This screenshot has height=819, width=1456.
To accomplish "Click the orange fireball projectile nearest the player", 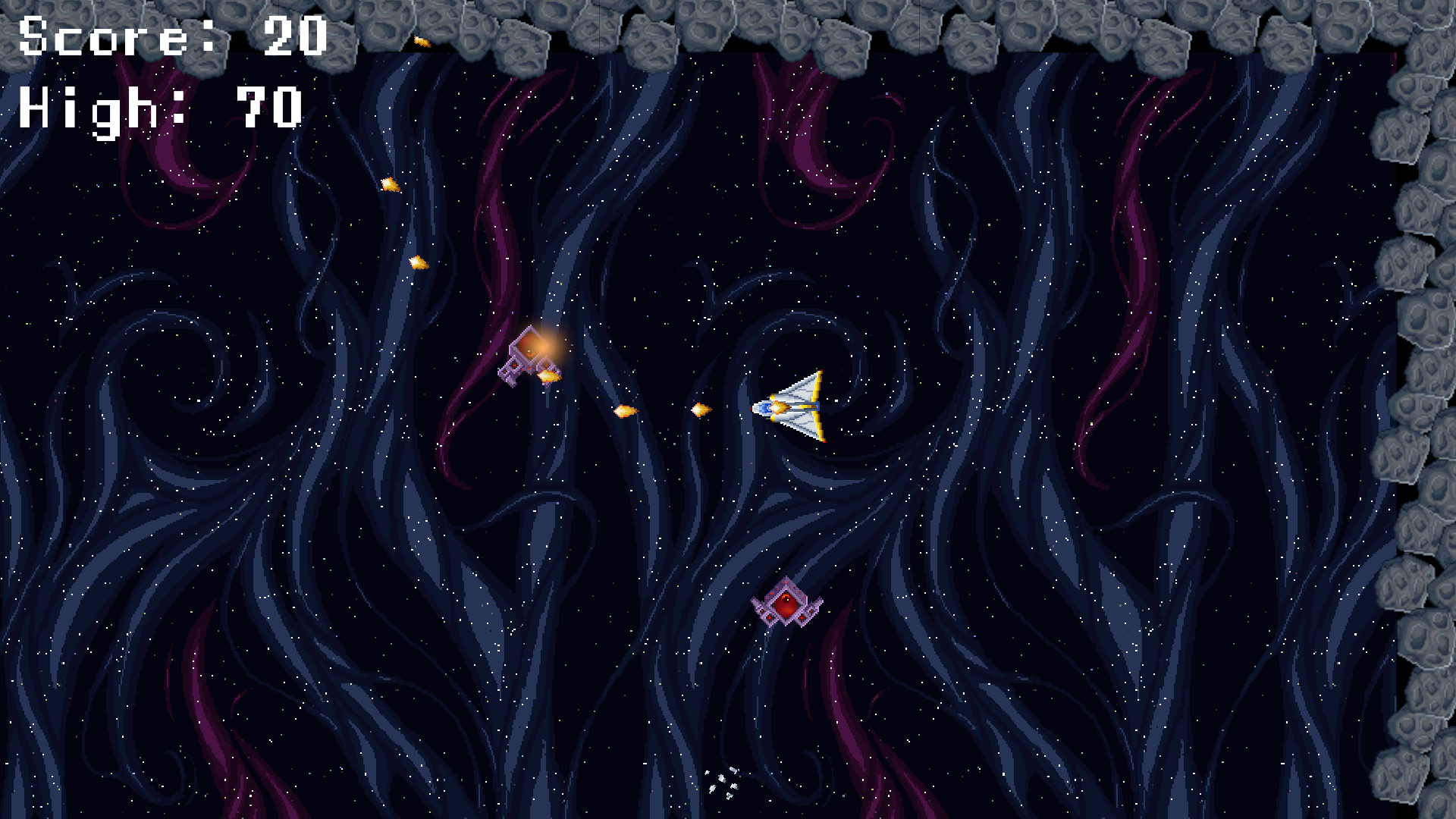I will [x=699, y=408].
